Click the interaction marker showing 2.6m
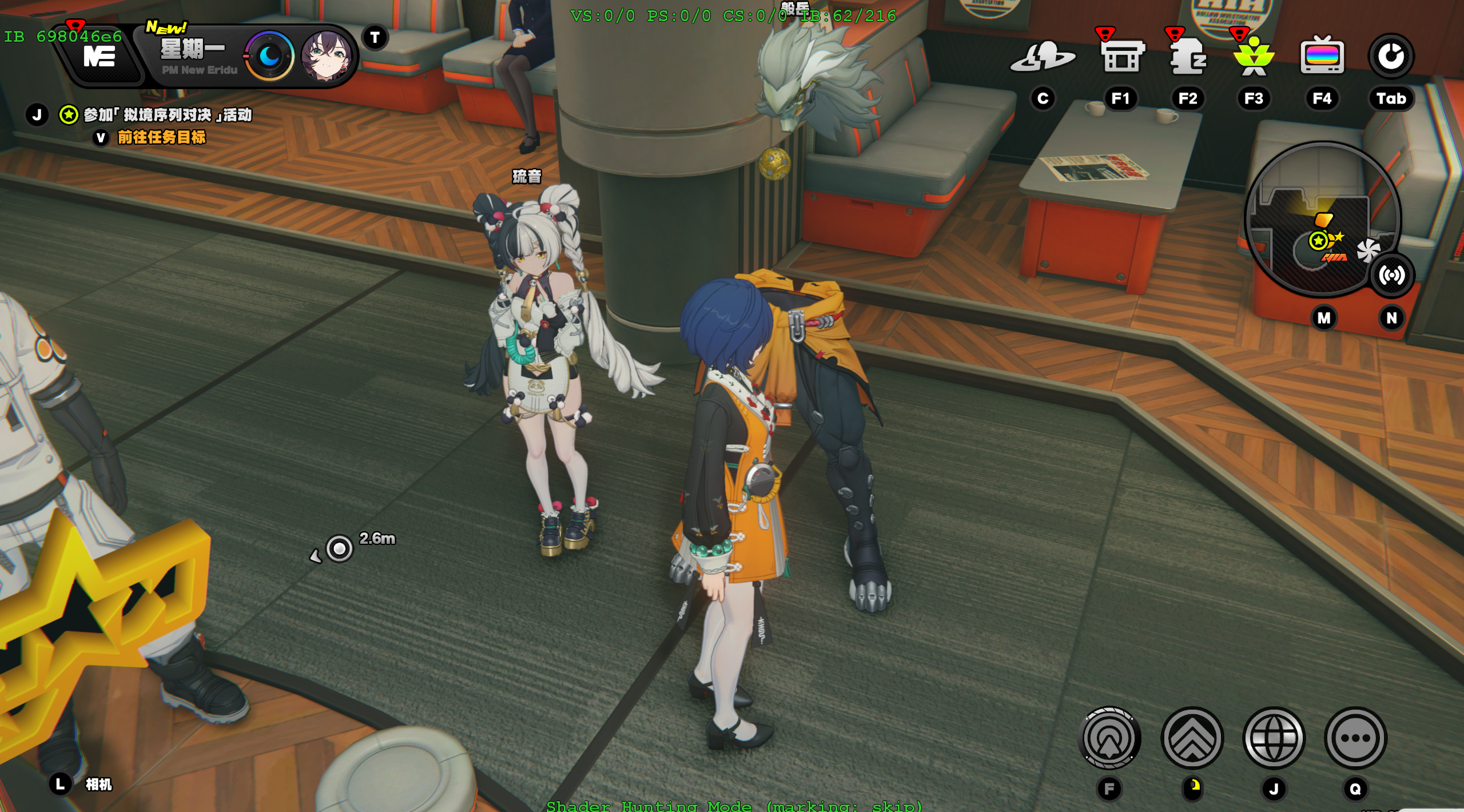Viewport: 1464px width, 812px height. [x=340, y=548]
